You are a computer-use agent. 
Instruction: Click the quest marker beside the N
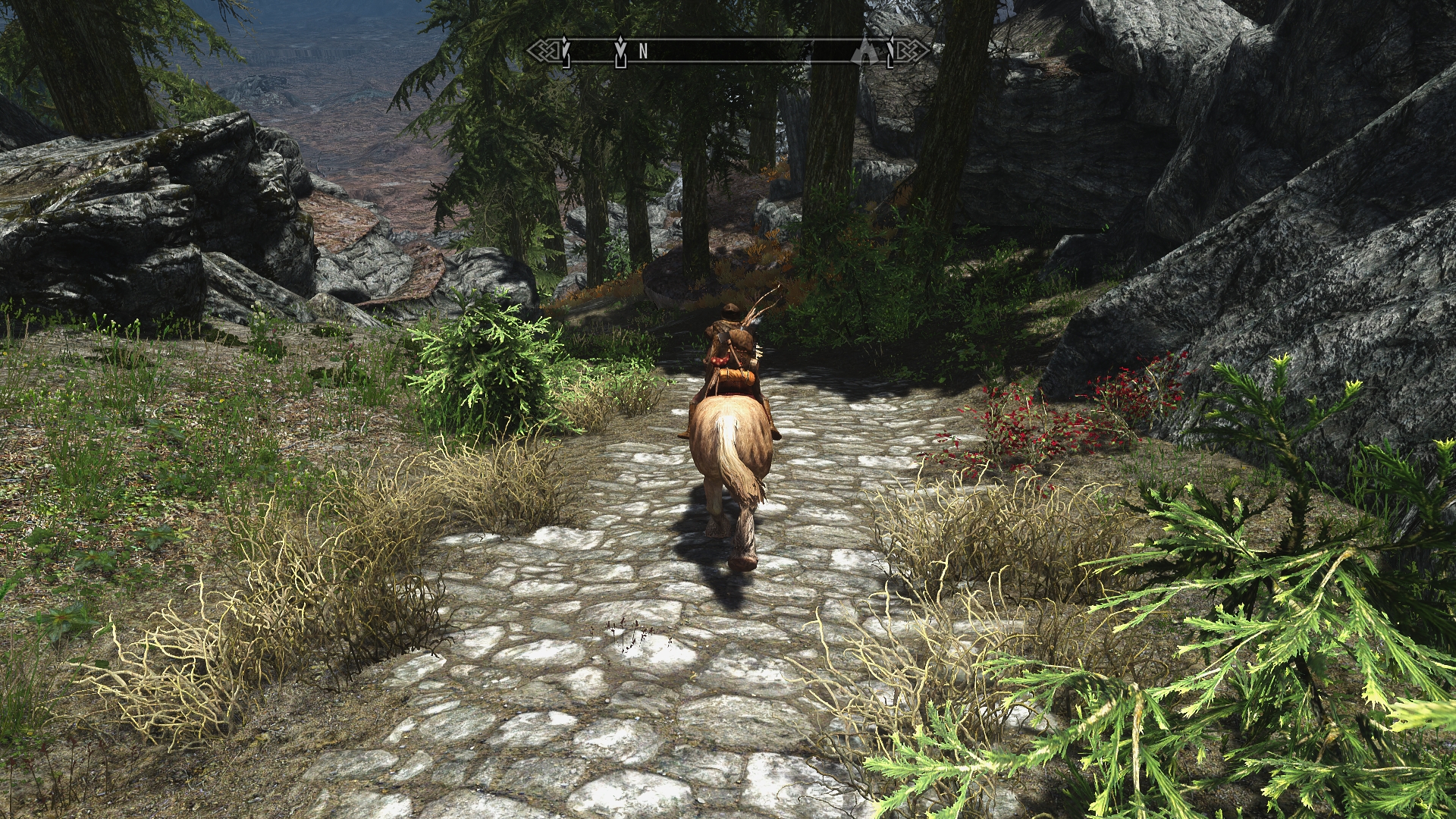pos(621,50)
